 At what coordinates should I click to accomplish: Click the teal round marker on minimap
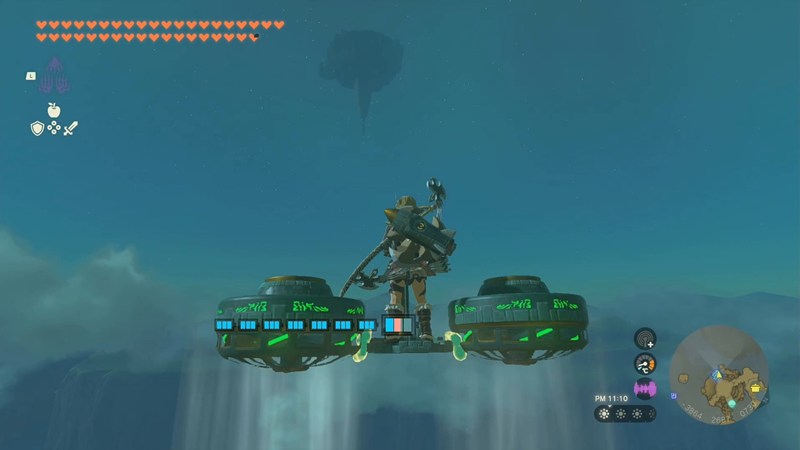click(731, 403)
